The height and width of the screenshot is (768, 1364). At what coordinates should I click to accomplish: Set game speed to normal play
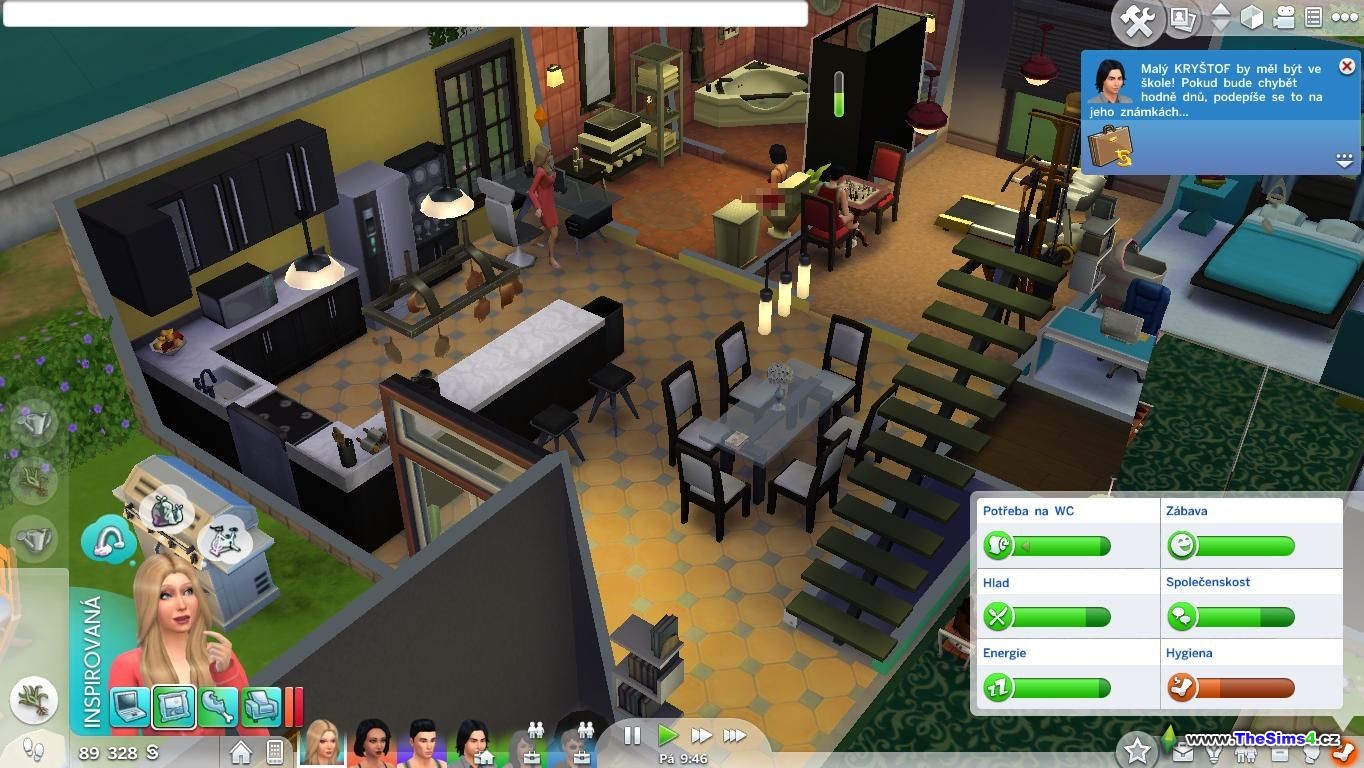click(667, 736)
